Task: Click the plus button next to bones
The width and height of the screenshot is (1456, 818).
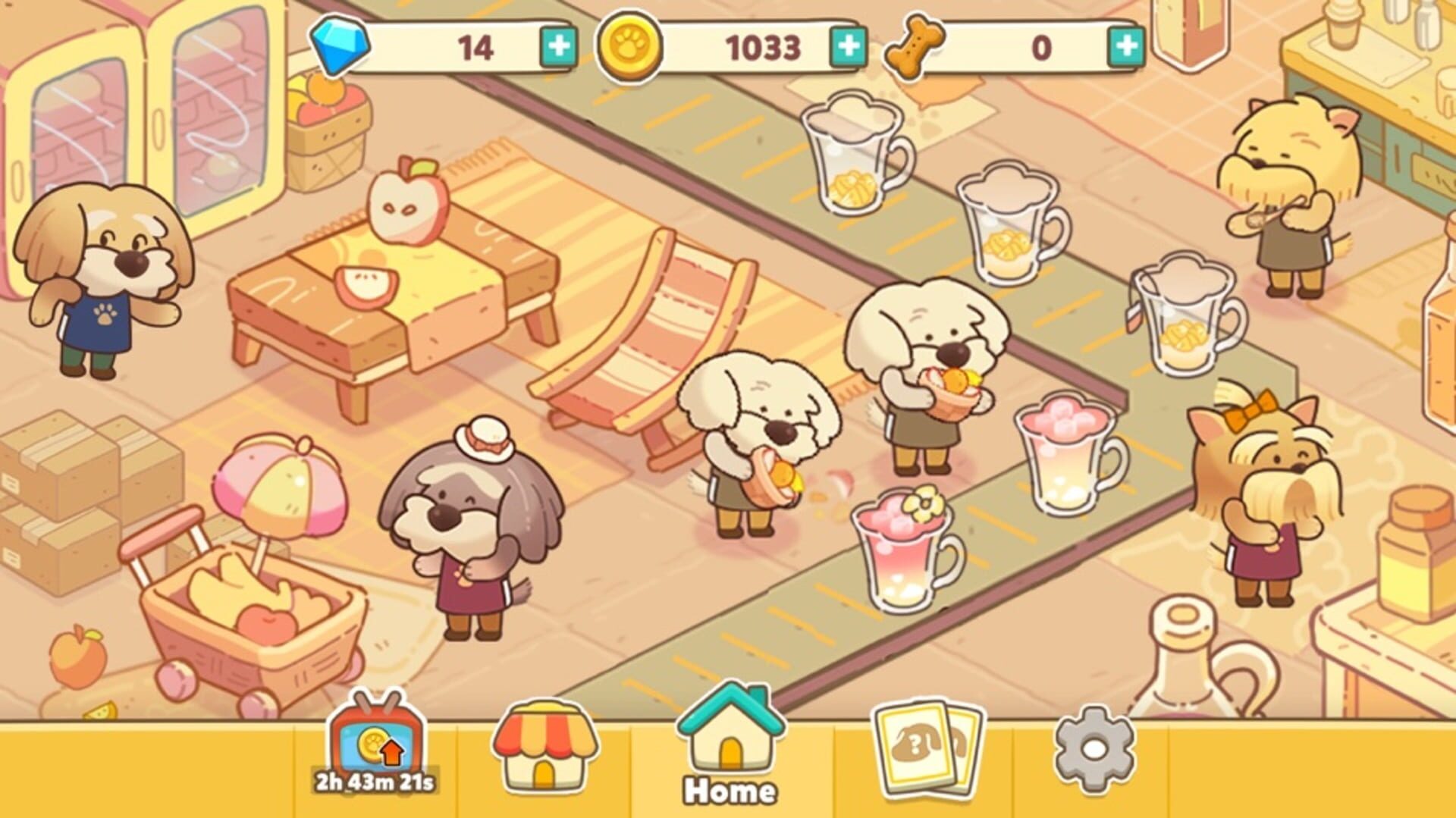Action: pos(1125,47)
